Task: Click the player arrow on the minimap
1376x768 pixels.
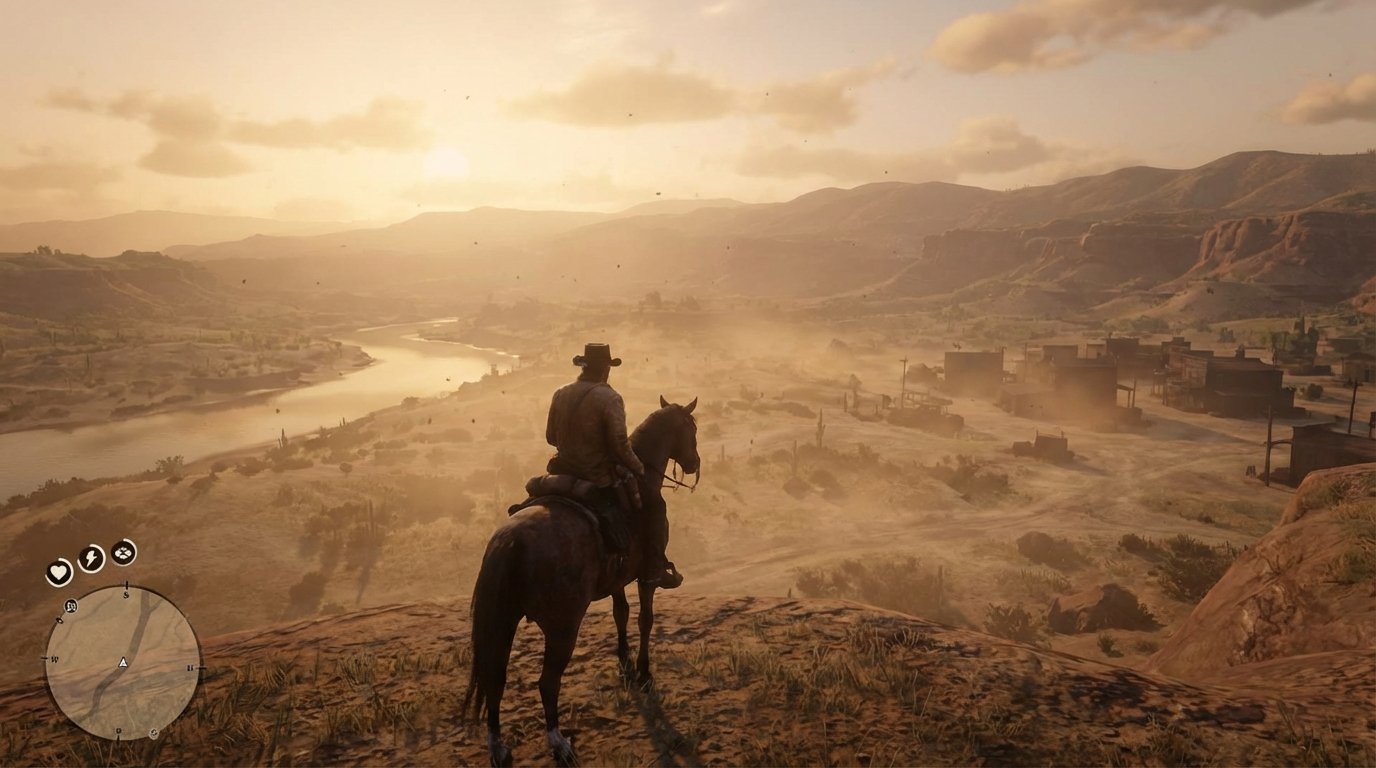Action: (122, 664)
